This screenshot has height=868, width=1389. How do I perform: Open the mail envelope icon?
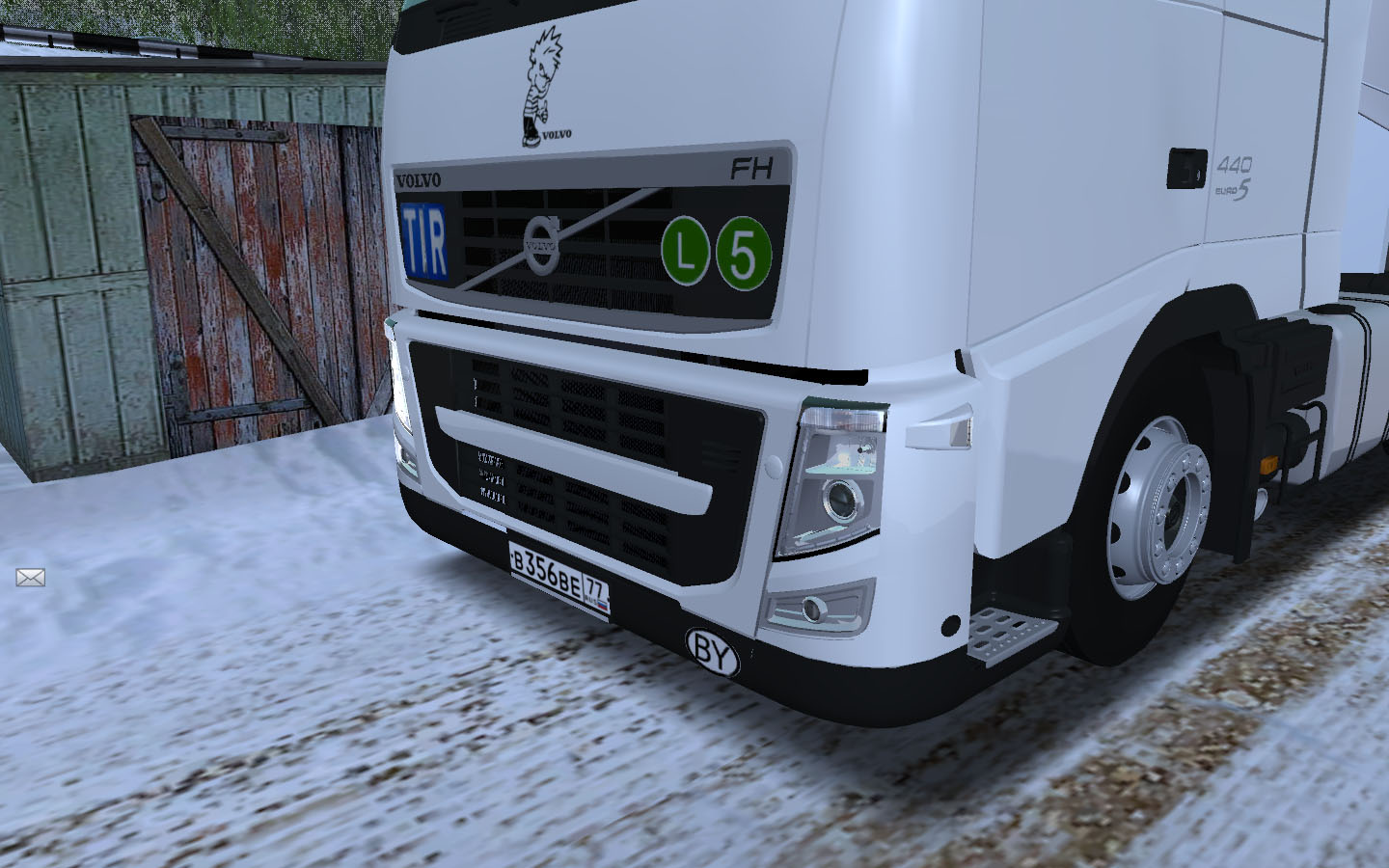tap(31, 578)
